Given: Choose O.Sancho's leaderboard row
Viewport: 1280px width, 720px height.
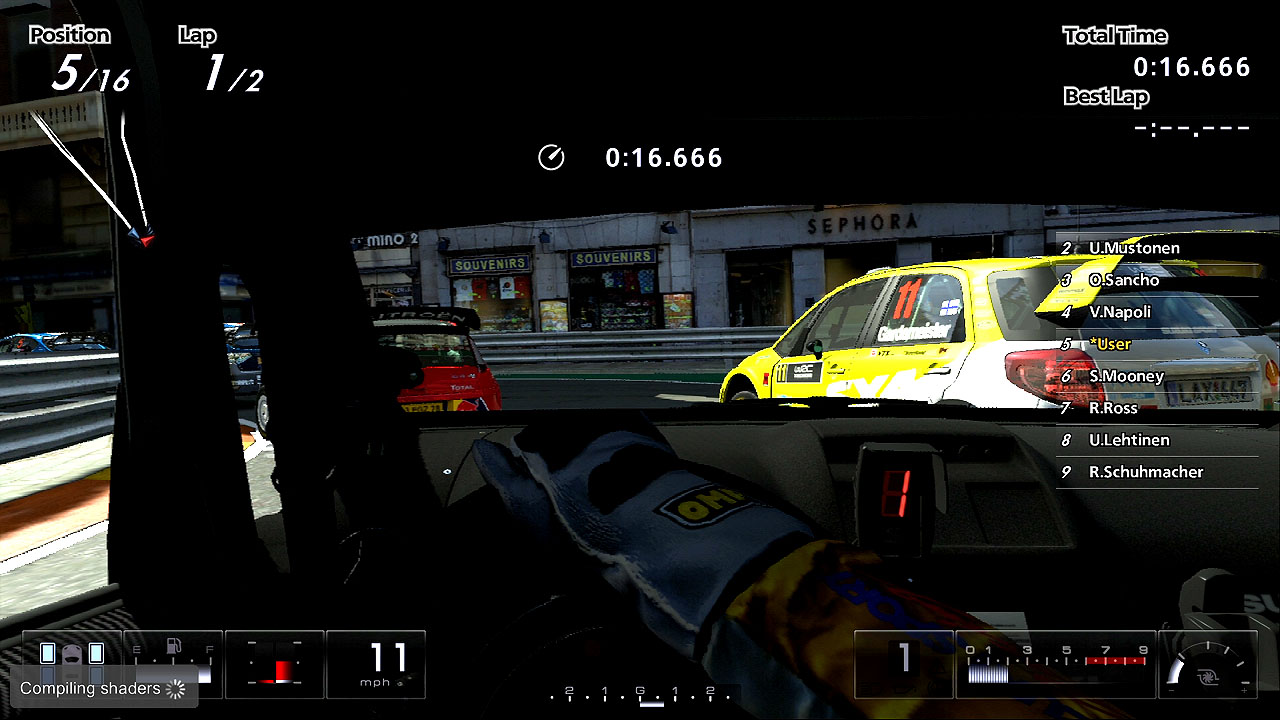Looking at the screenshot, I should coord(1124,280).
